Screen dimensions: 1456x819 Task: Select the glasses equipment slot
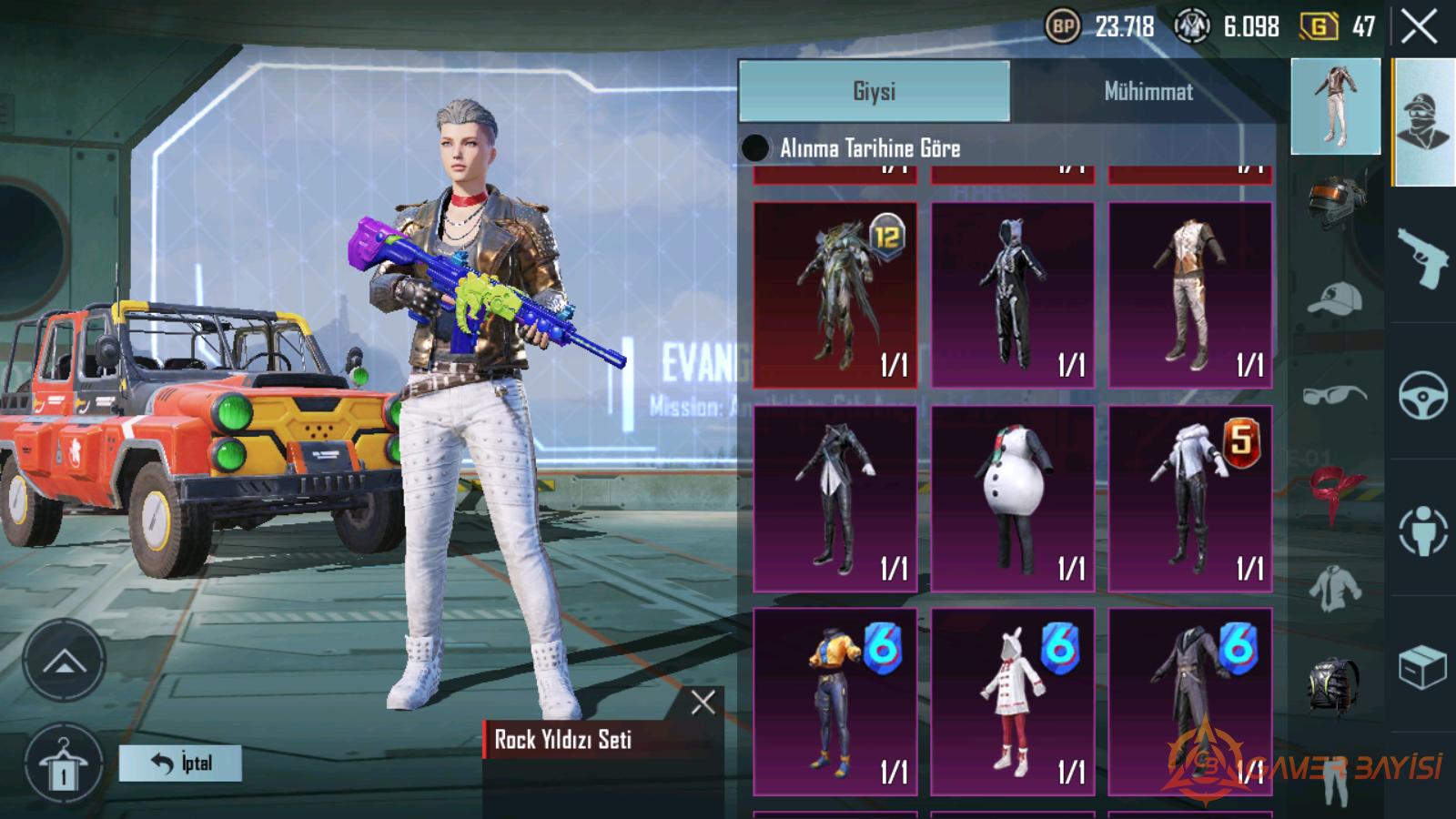point(1334,396)
